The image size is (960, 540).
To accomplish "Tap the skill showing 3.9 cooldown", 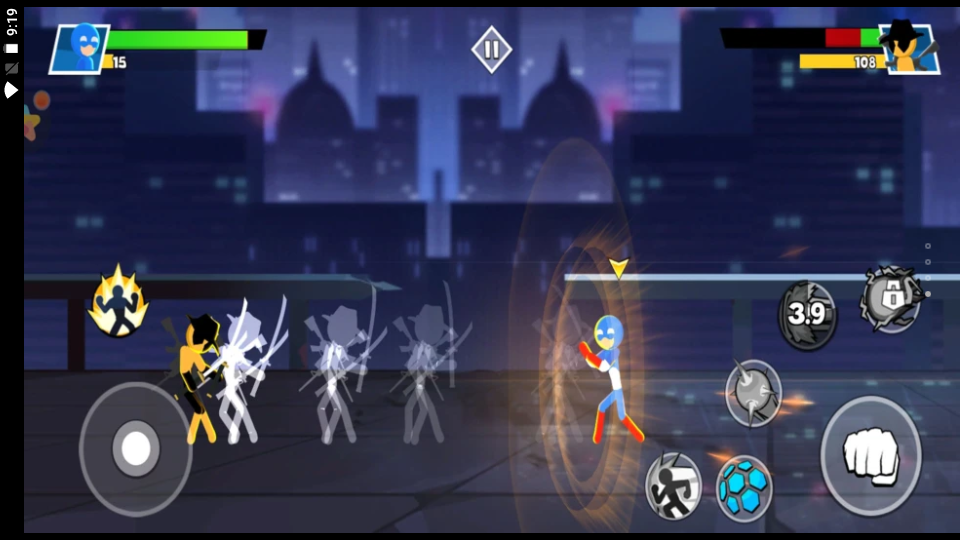I will click(807, 315).
